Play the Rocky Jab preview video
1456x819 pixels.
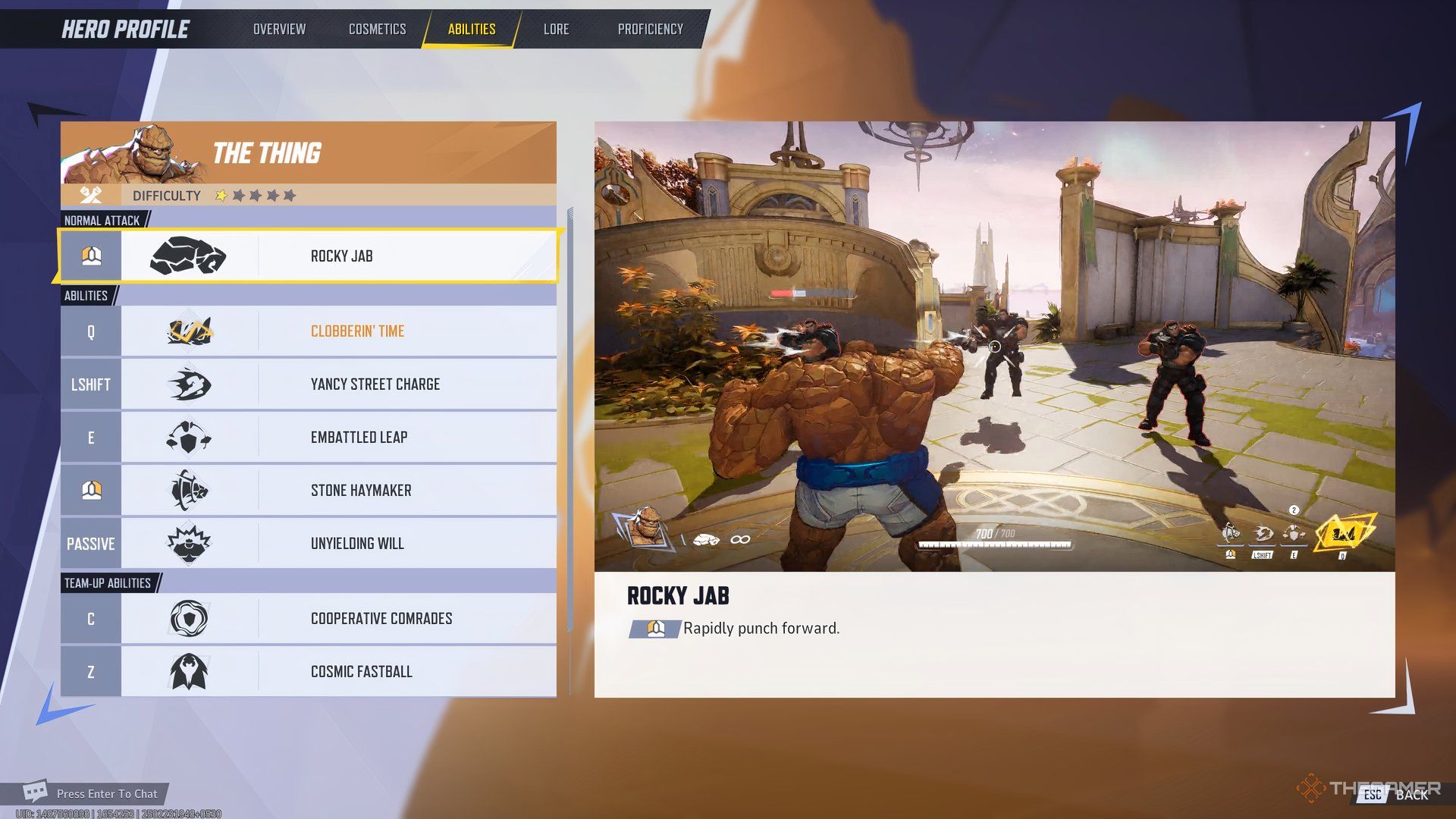(993, 347)
